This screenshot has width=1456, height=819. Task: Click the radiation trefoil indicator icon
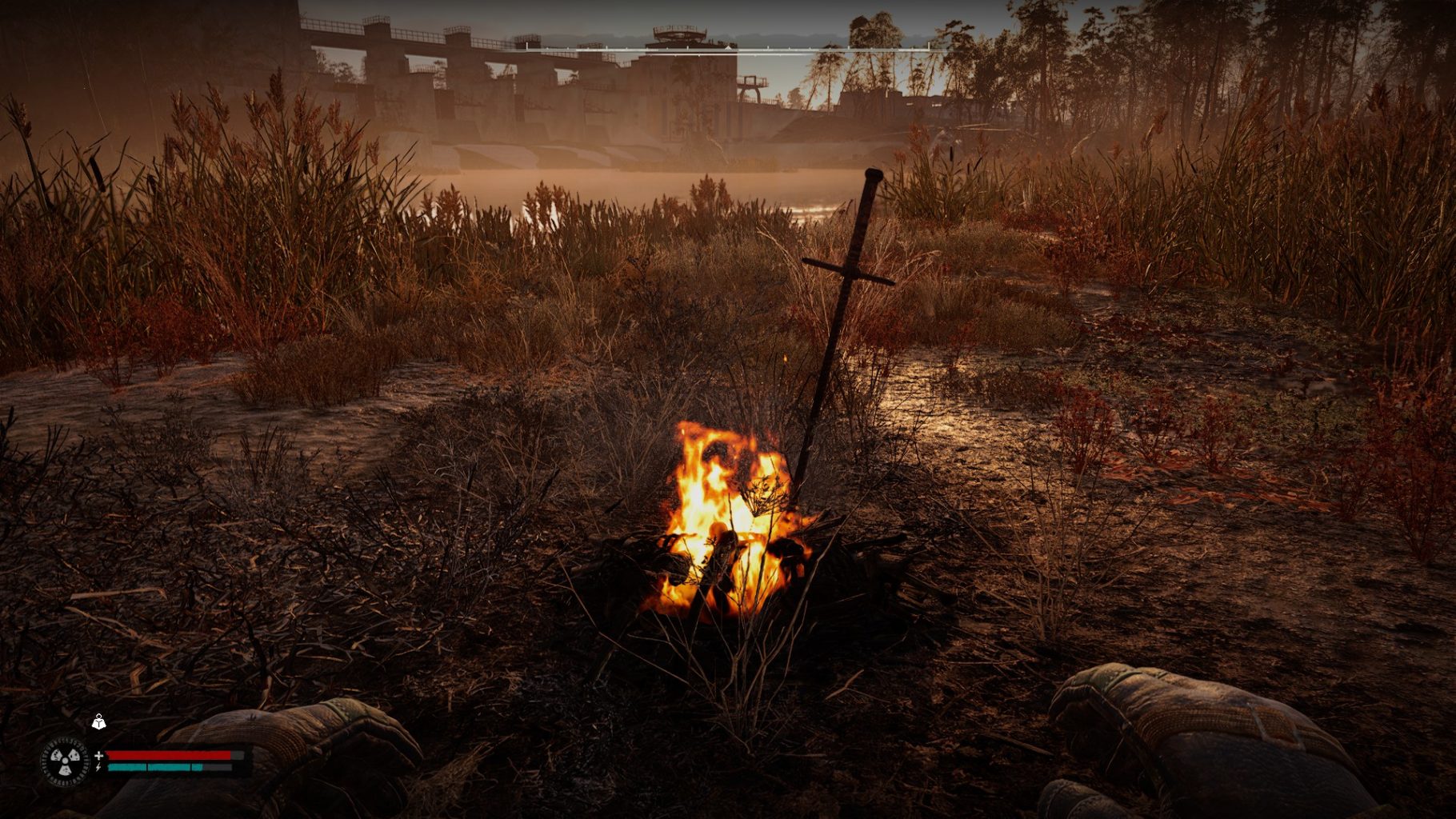64,761
